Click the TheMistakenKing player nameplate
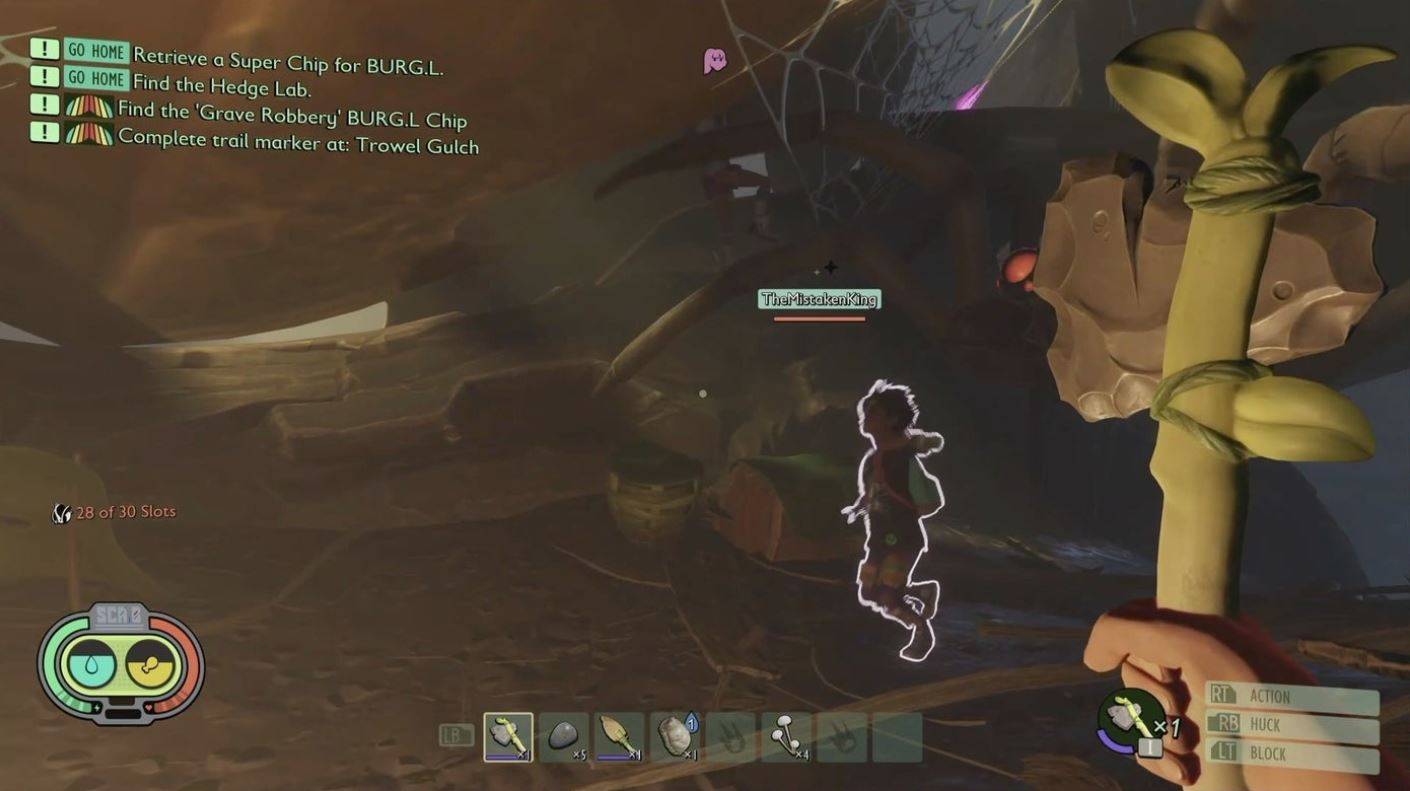 click(x=819, y=299)
